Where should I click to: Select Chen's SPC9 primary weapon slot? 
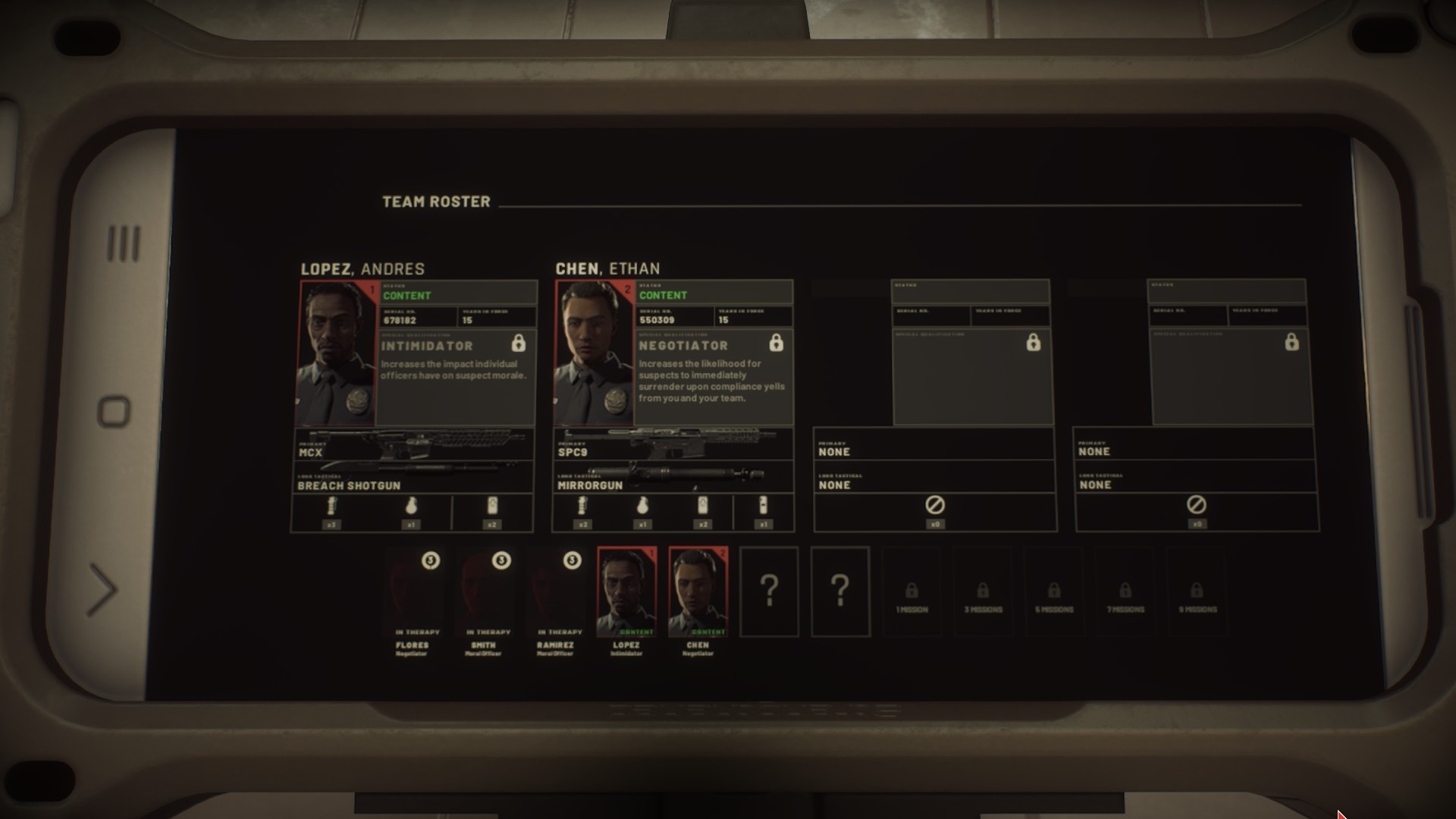coord(673,444)
